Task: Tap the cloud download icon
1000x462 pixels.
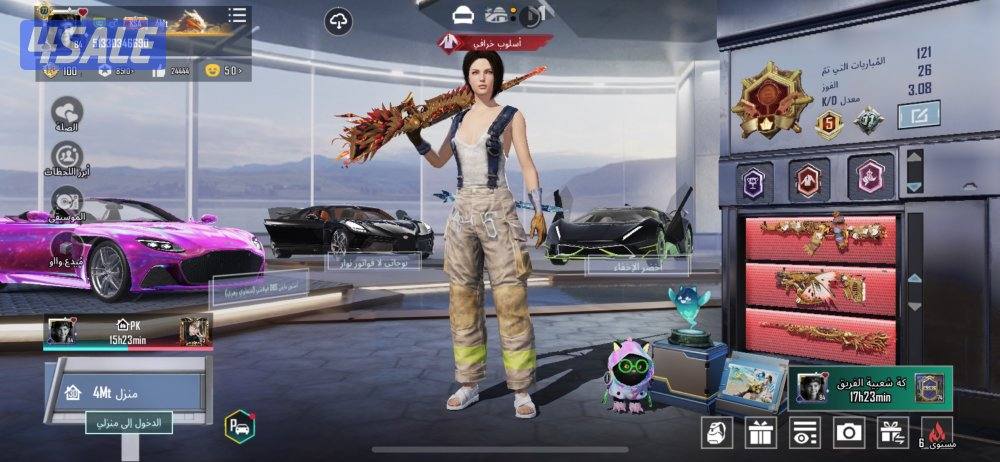Action: 339,20
